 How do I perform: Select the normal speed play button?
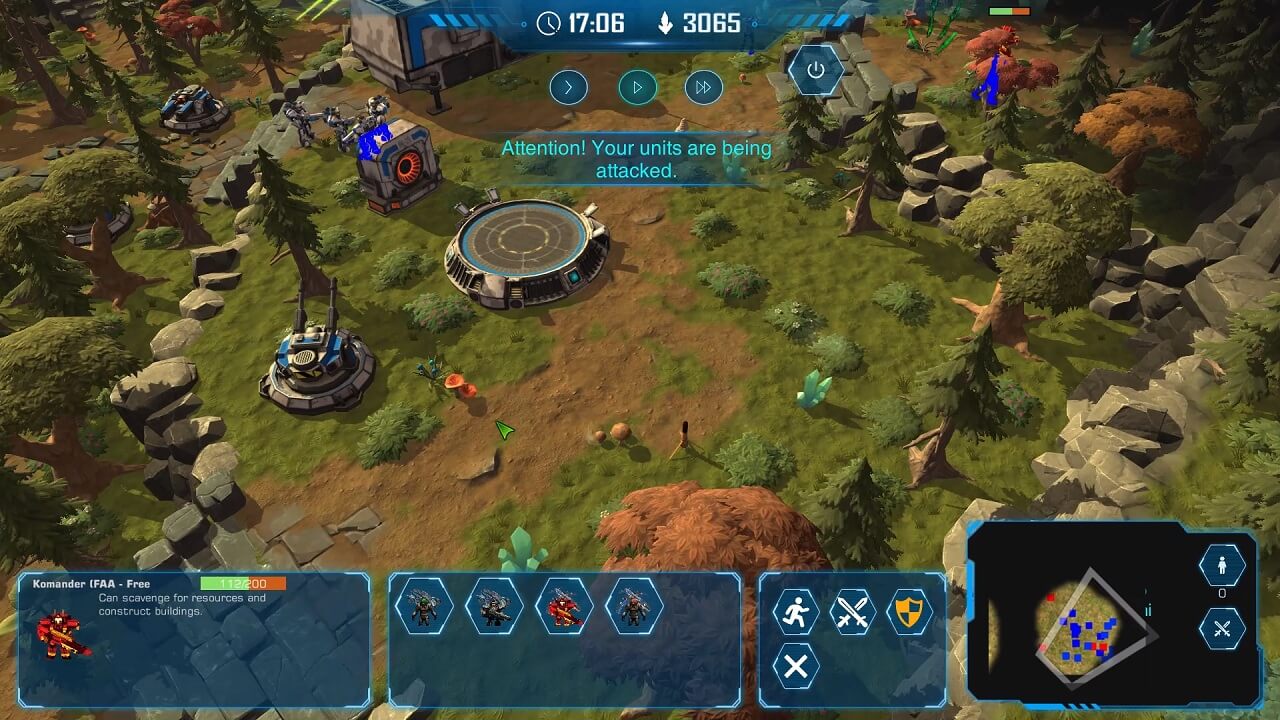[x=637, y=87]
